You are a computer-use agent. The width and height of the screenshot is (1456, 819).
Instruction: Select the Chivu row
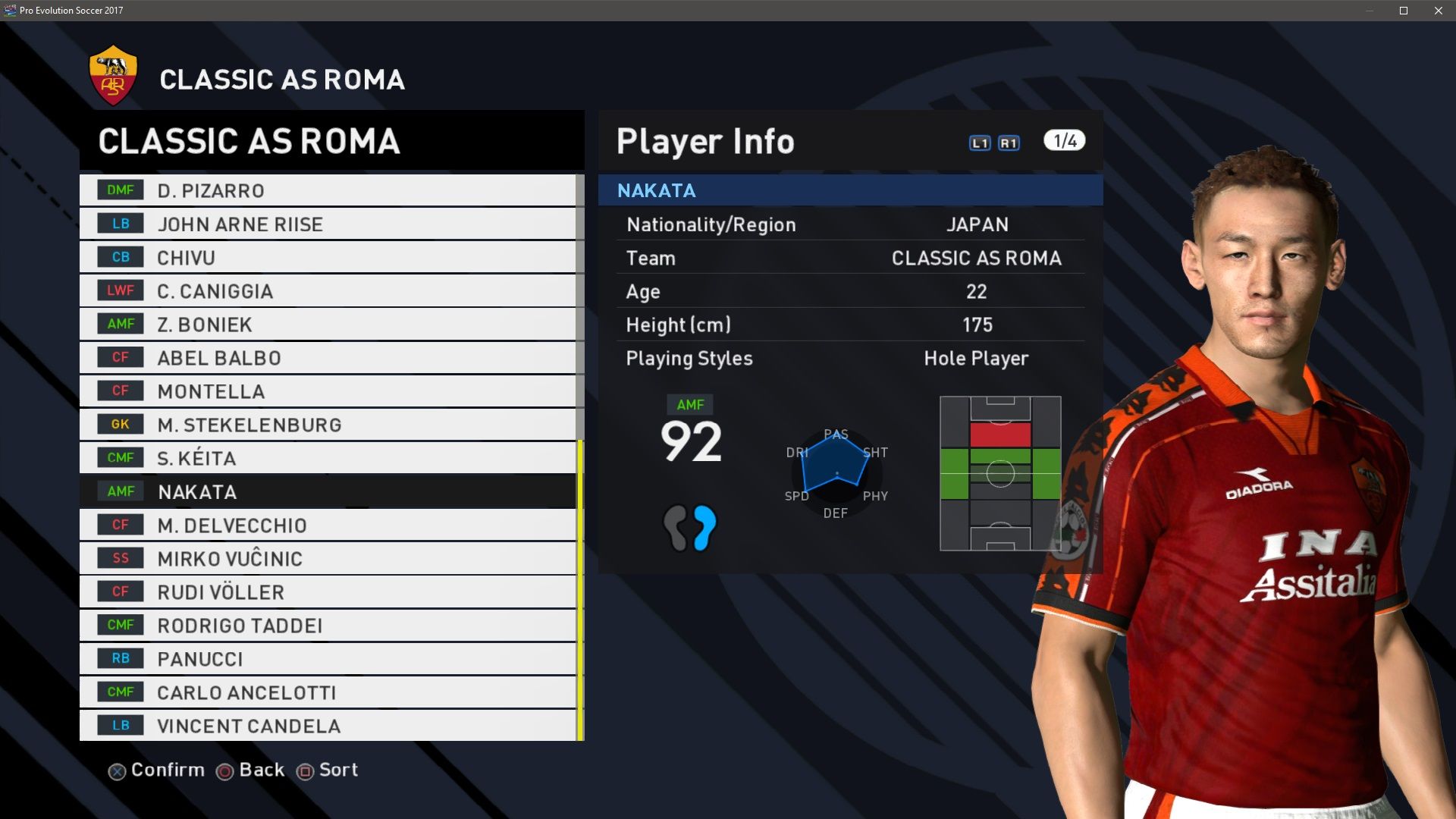click(x=328, y=257)
